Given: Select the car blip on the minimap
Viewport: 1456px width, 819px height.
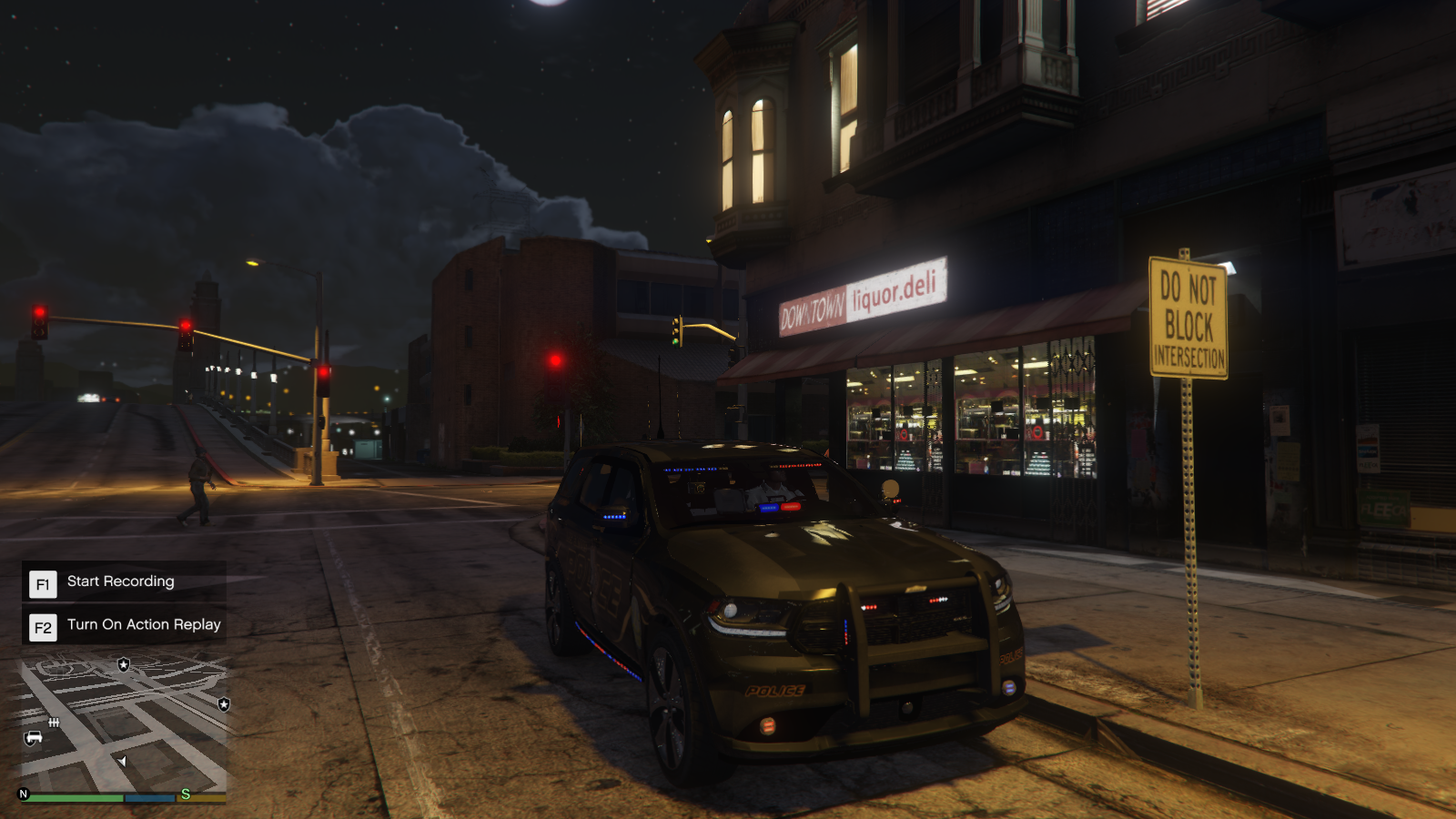Looking at the screenshot, I should [x=34, y=737].
